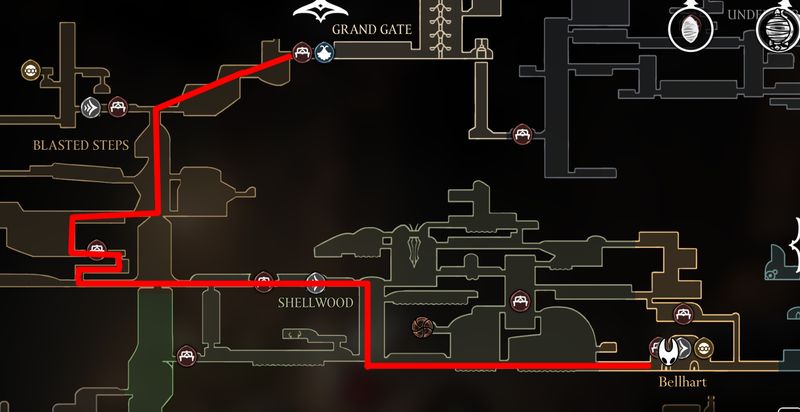Select the bench marker on the route near Shellwood
800x412 pixels.
click(264, 282)
